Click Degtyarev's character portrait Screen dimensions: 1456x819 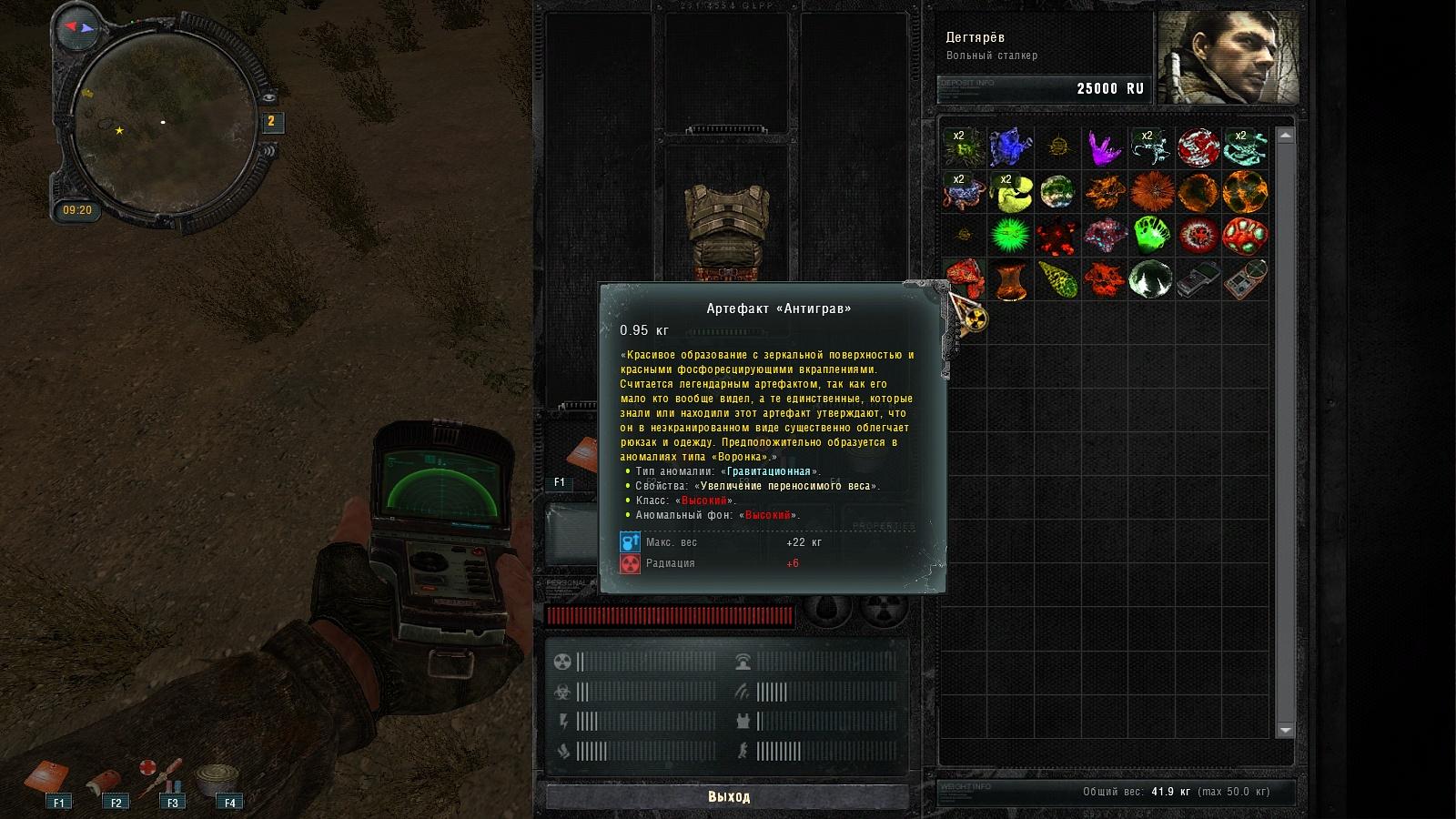click(1228, 58)
